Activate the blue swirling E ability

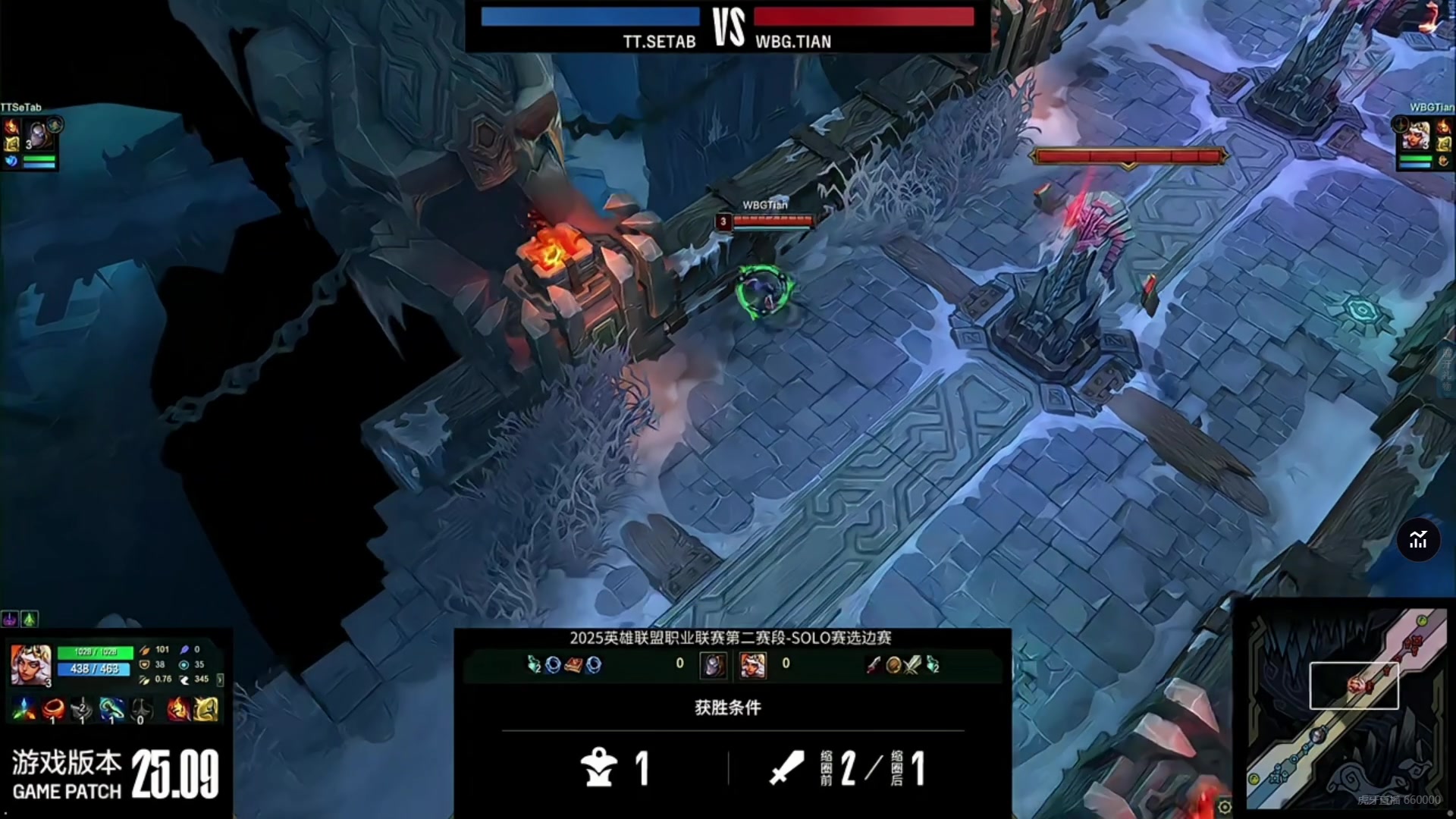pyautogui.click(x=111, y=710)
